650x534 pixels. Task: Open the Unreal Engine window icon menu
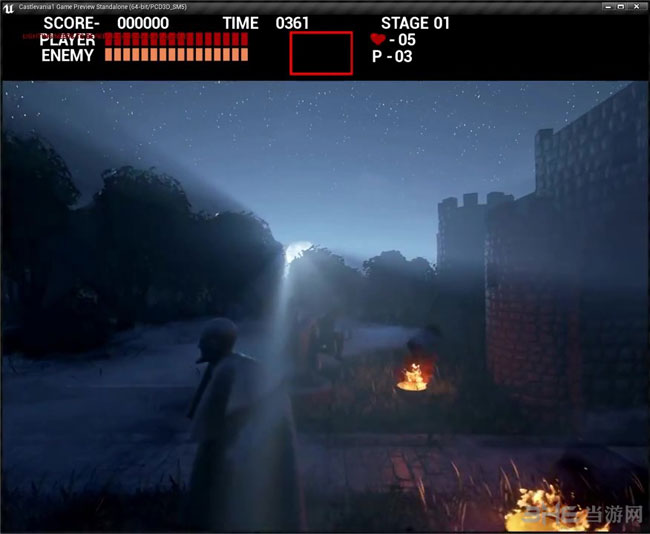pos(8,7)
